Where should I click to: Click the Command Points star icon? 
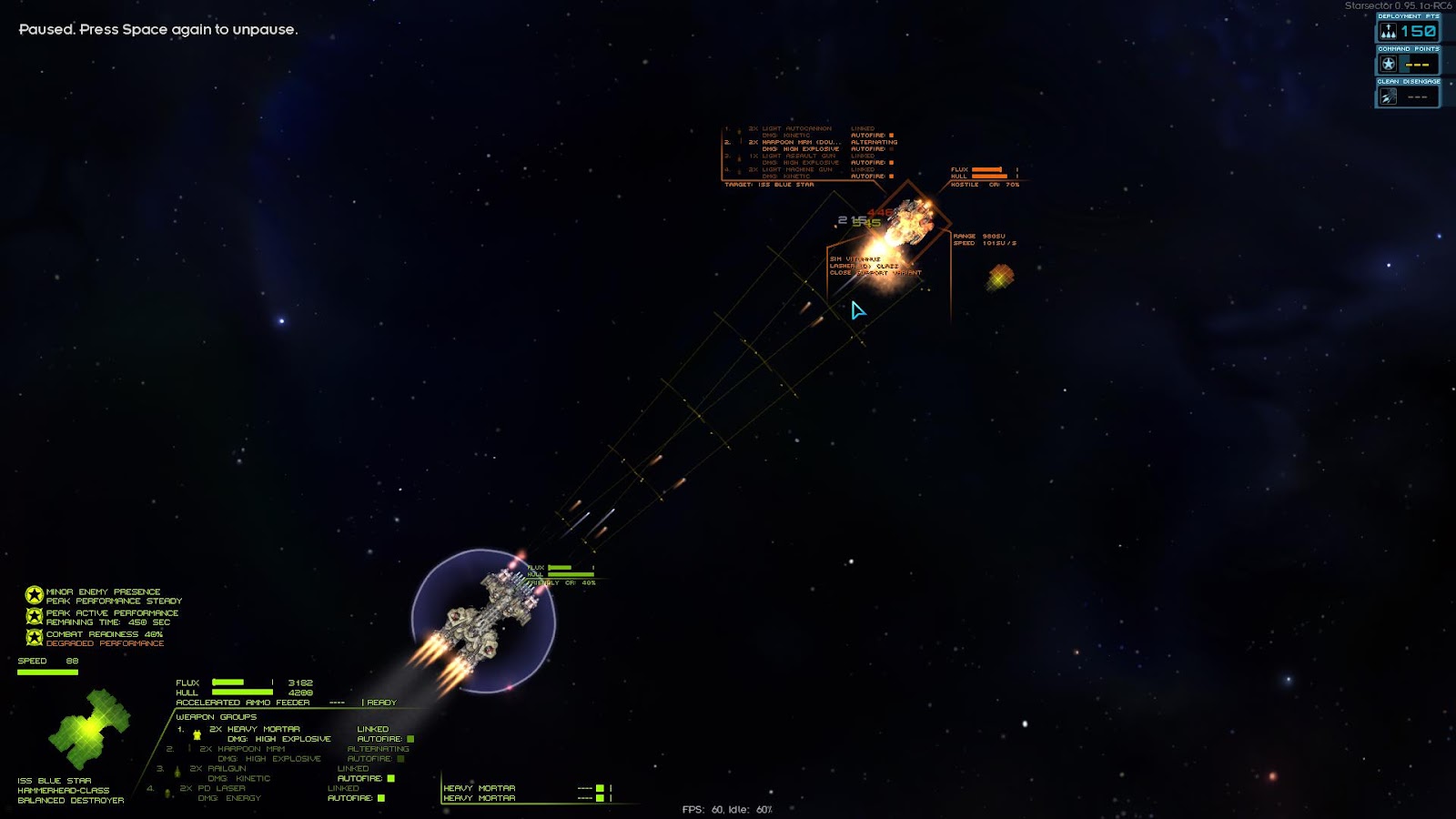pos(1389,64)
